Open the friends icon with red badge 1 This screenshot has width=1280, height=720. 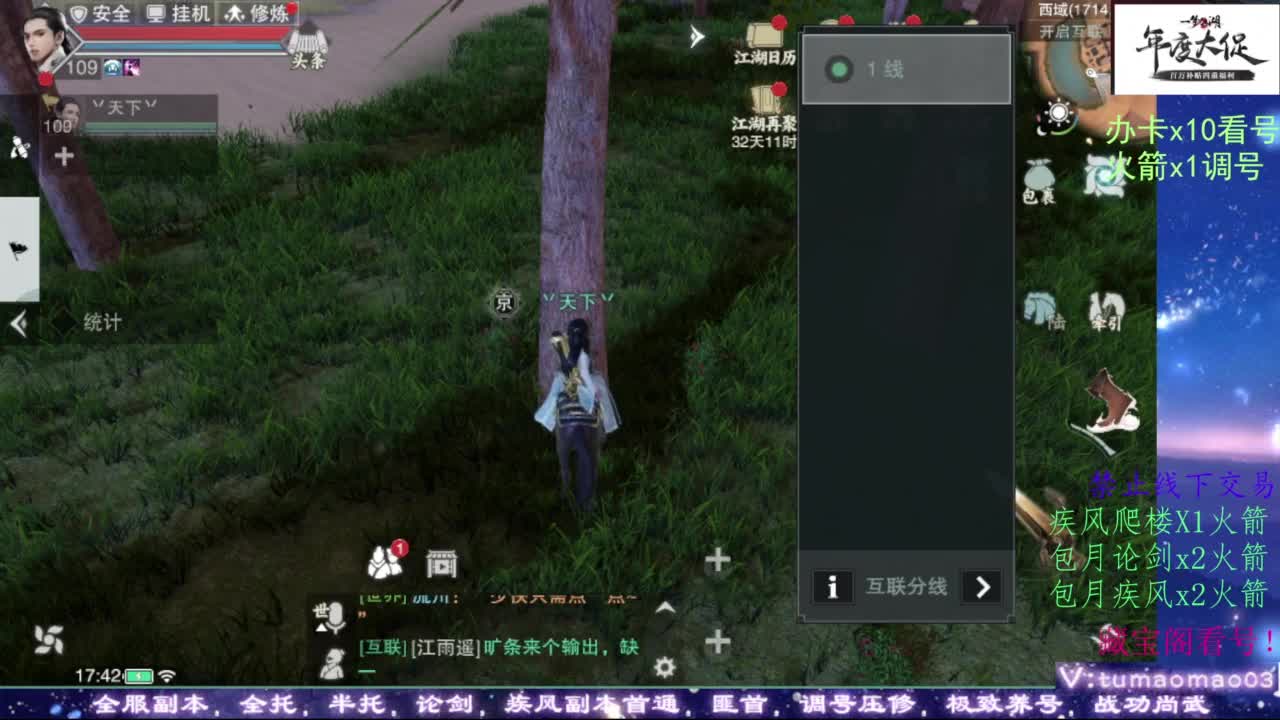385,563
